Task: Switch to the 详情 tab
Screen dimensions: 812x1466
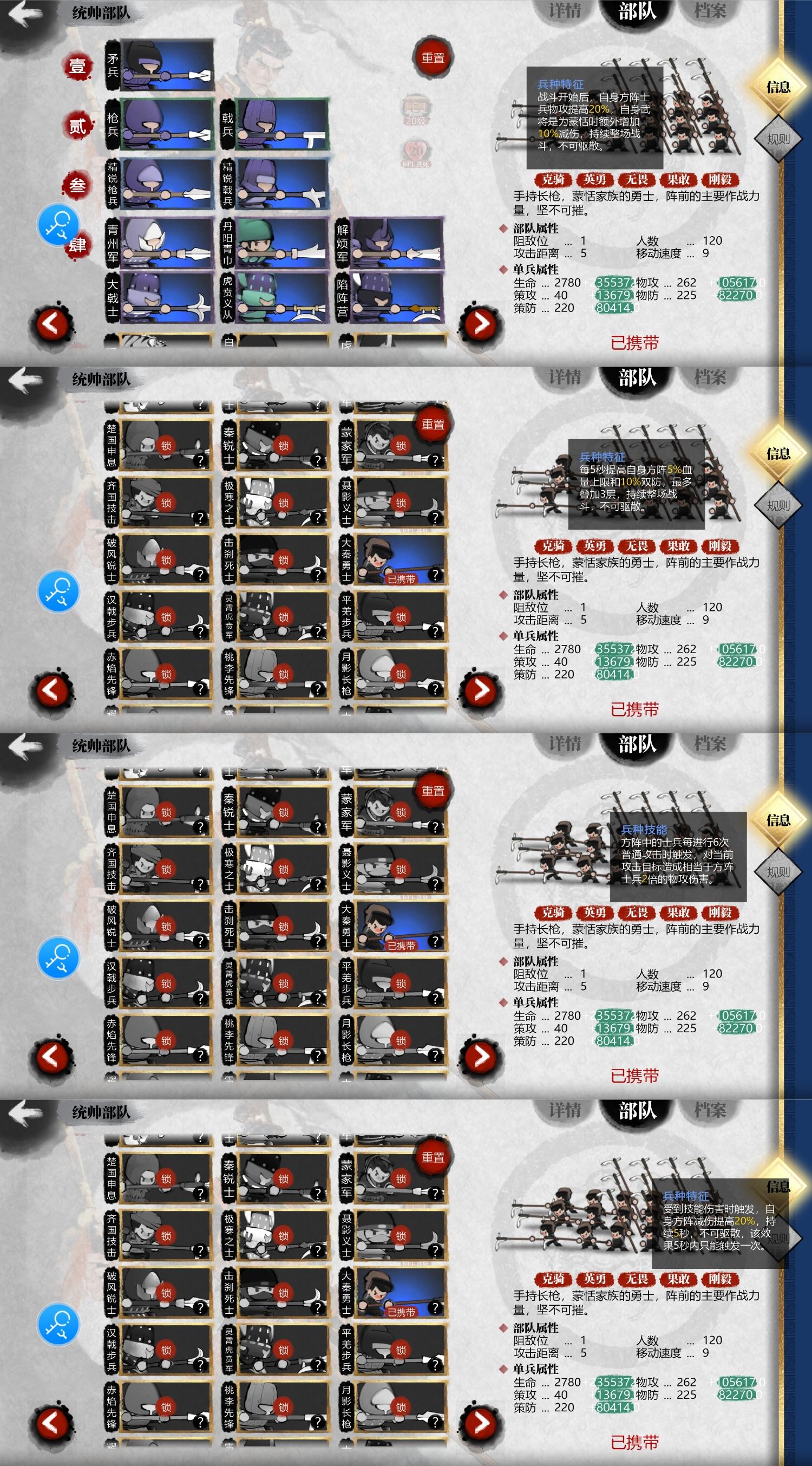Action: coord(566,10)
